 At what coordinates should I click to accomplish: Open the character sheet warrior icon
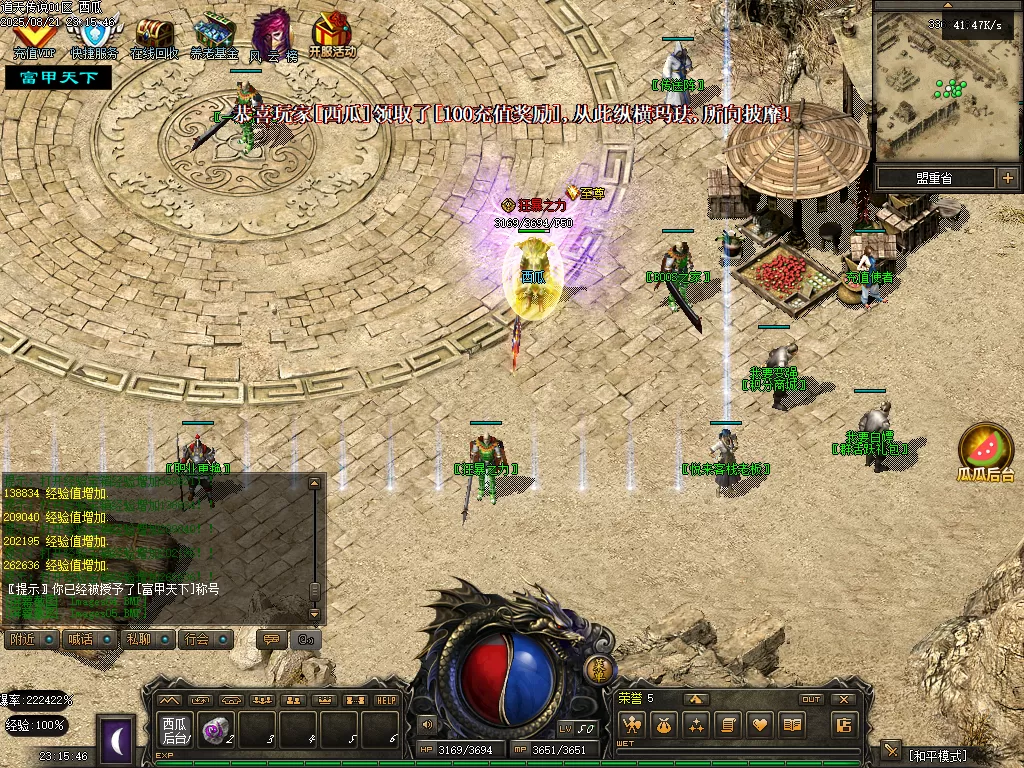[630, 725]
